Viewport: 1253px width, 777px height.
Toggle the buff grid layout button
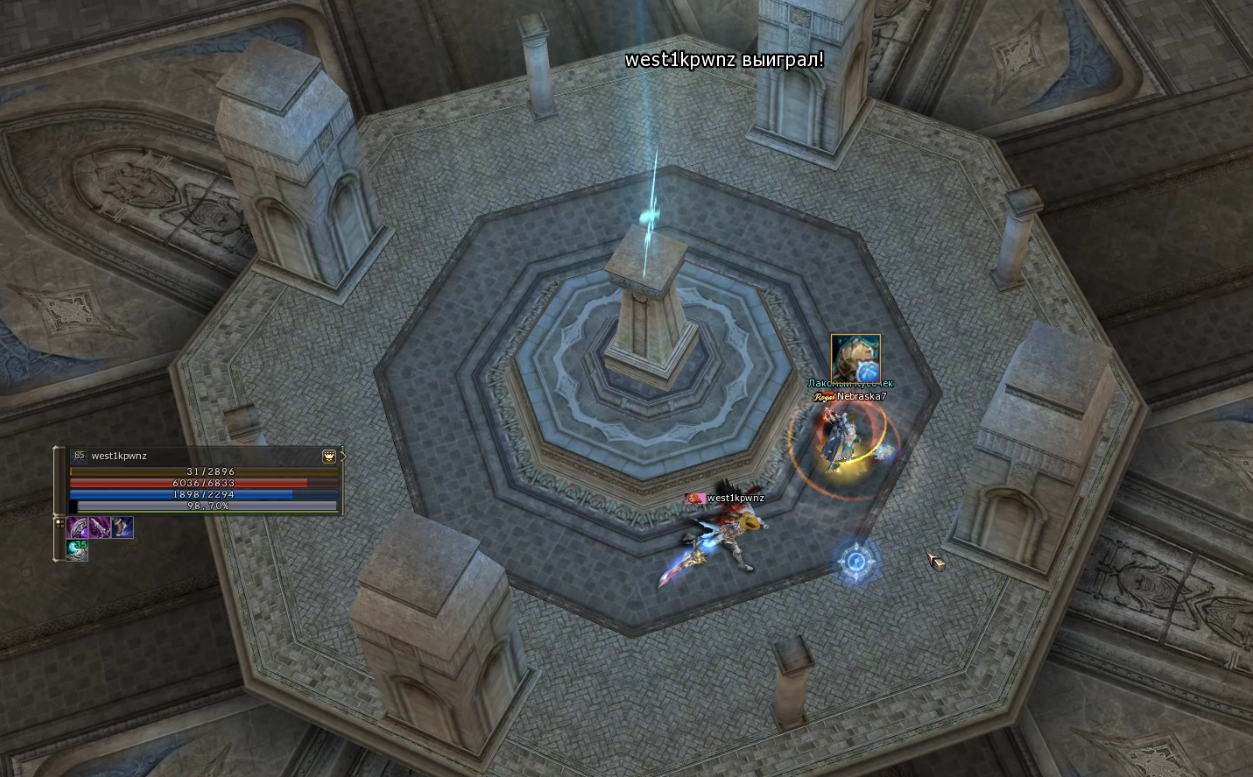tap(59, 524)
